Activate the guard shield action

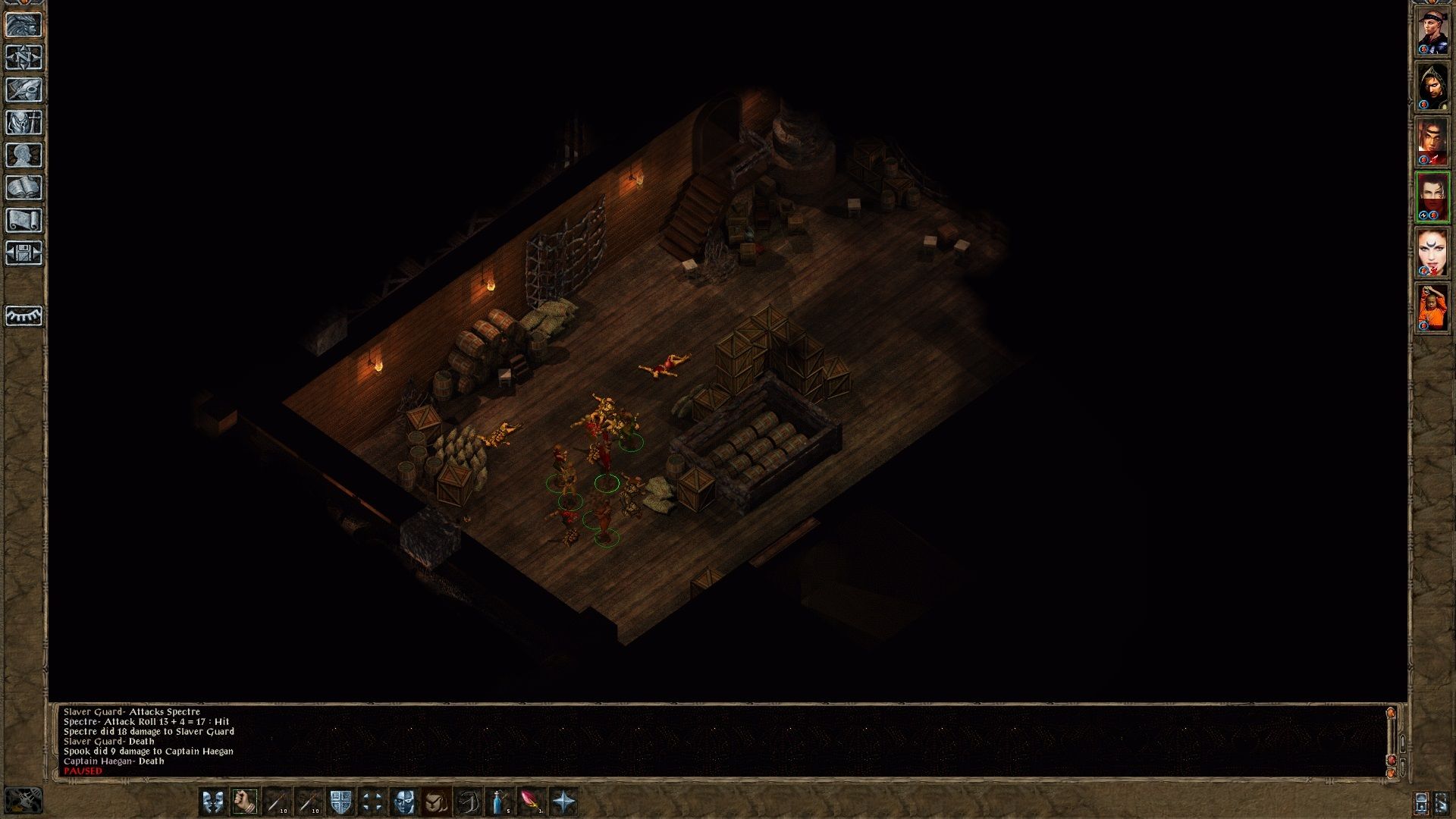(340, 802)
